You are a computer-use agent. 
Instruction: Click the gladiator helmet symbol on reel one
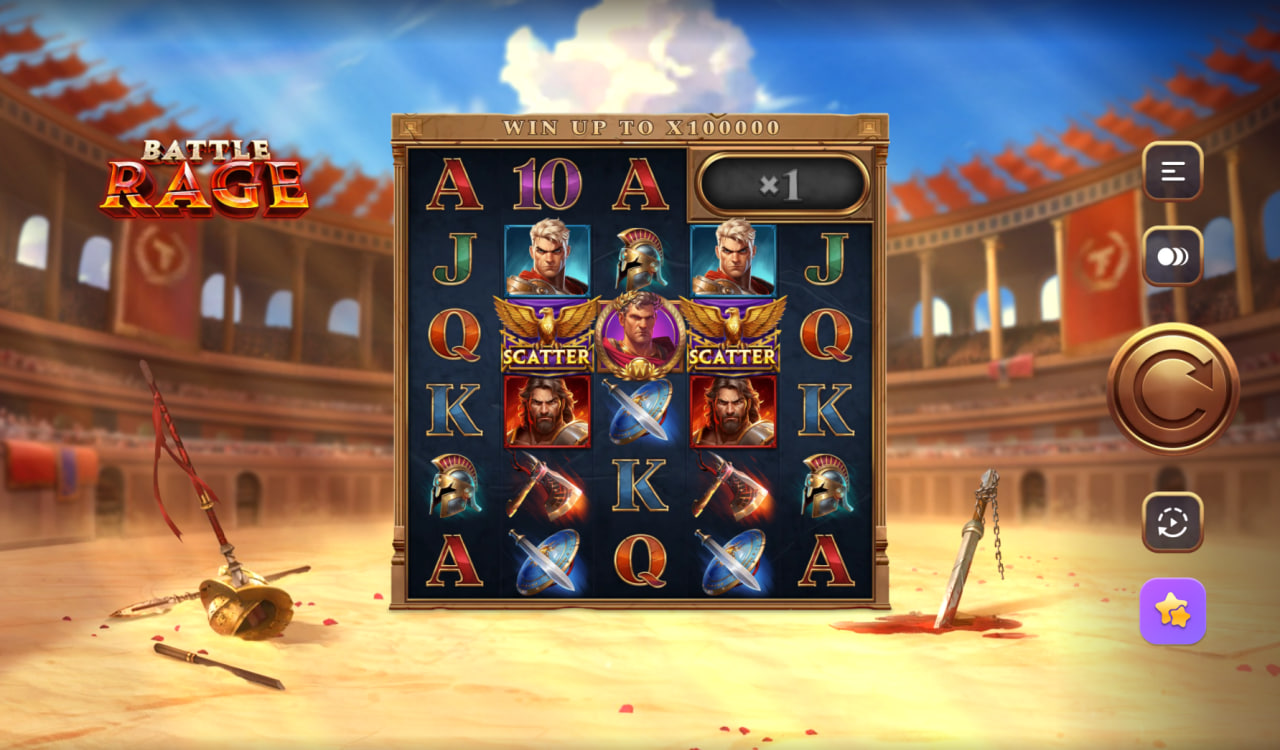click(x=455, y=489)
